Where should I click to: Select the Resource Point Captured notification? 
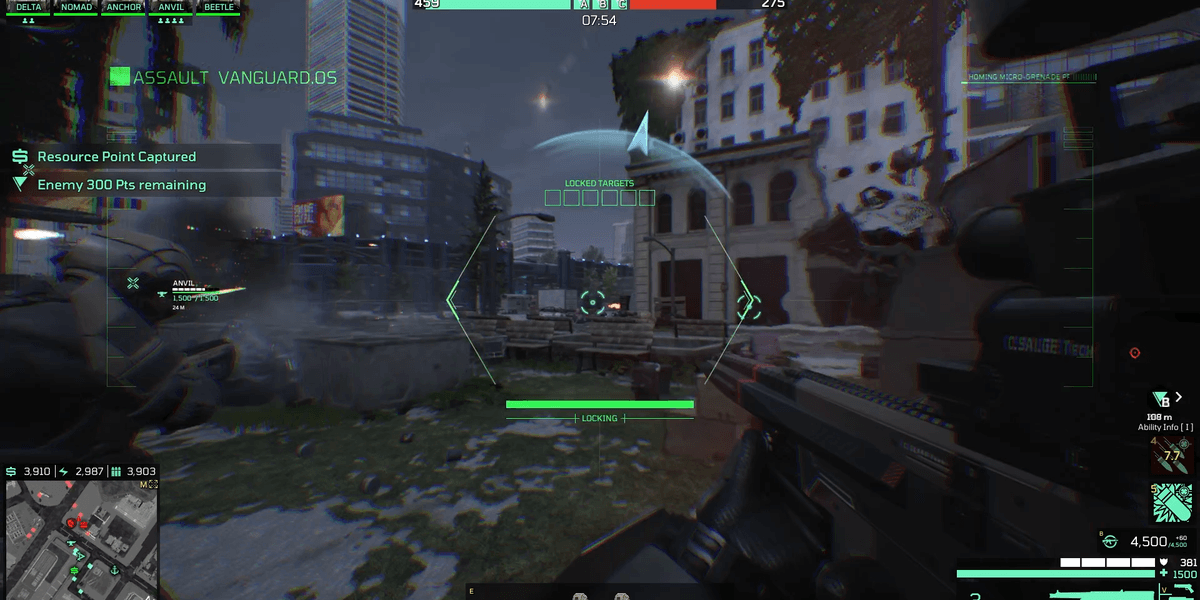tap(117, 157)
